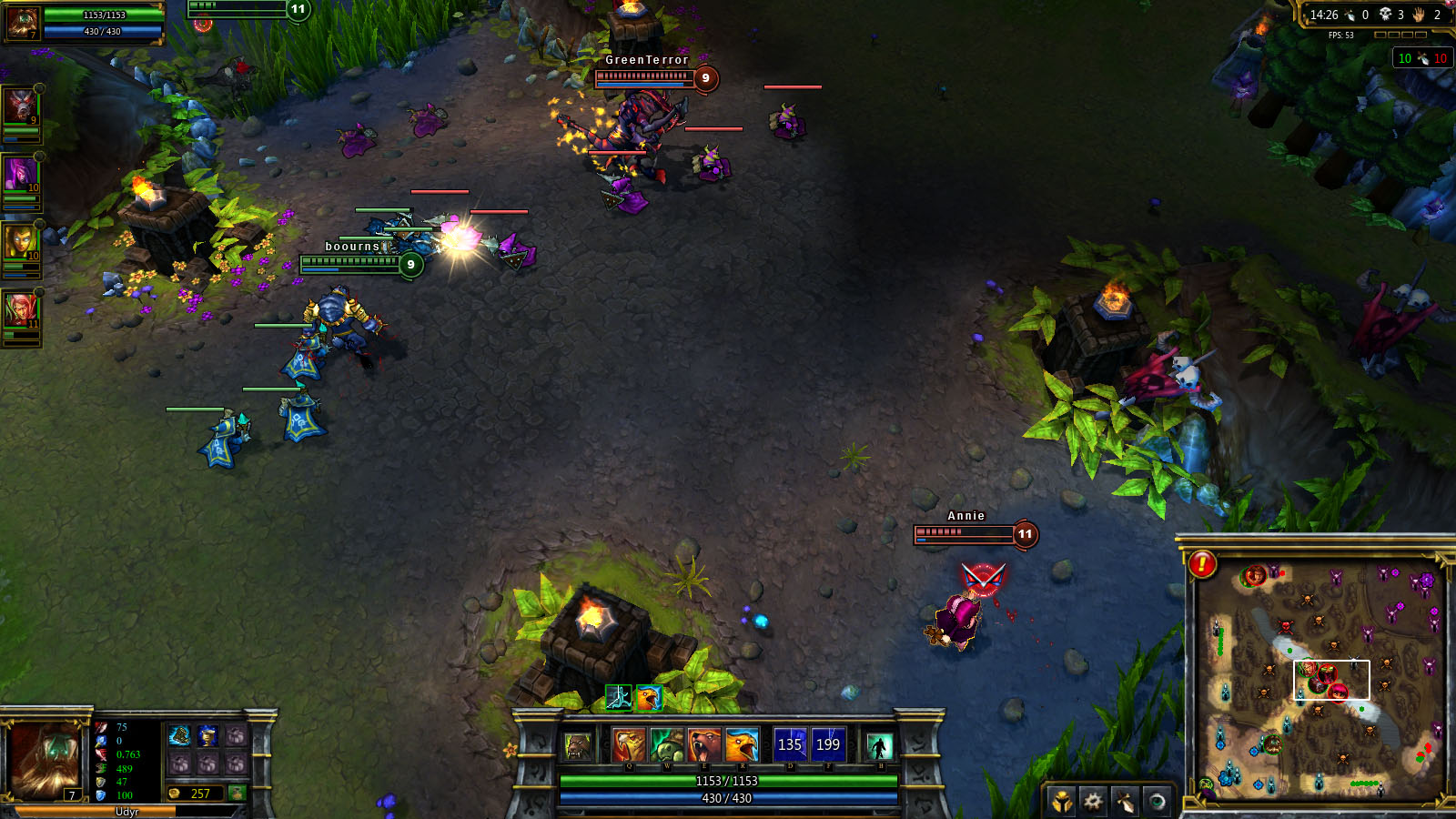Image resolution: width=1456 pixels, height=819 pixels.
Task: Activate Udyr's Tiger Stance ability
Action: point(629,745)
